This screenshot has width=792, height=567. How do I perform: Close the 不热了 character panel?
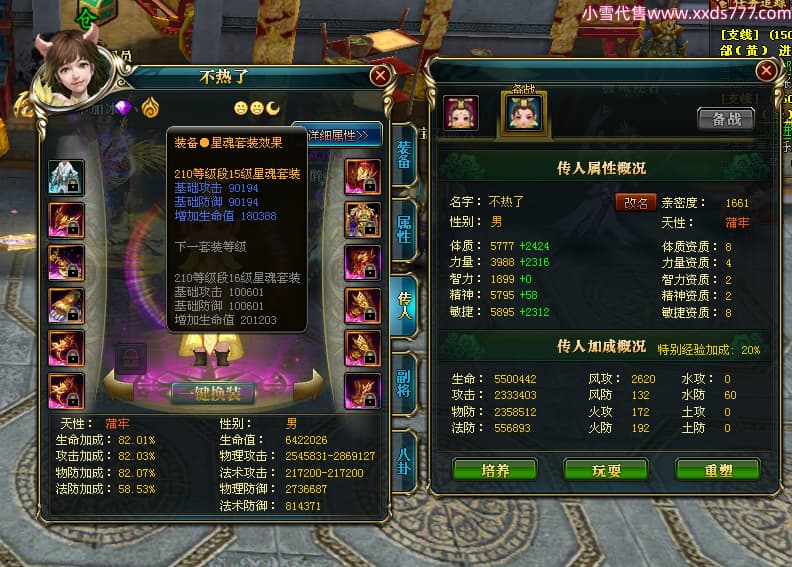pyautogui.click(x=380, y=76)
